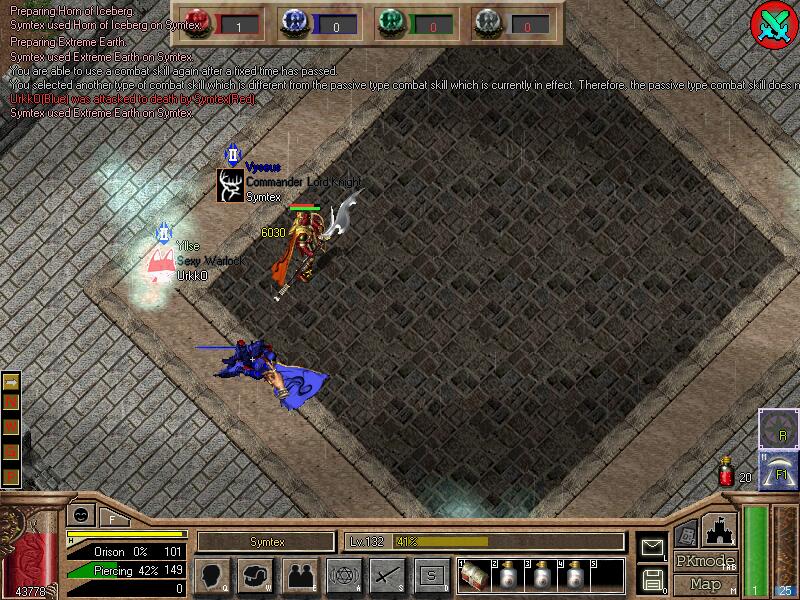The width and height of the screenshot is (800, 600).
Task: Open the hexagram magic skills menu
Action: (343, 575)
